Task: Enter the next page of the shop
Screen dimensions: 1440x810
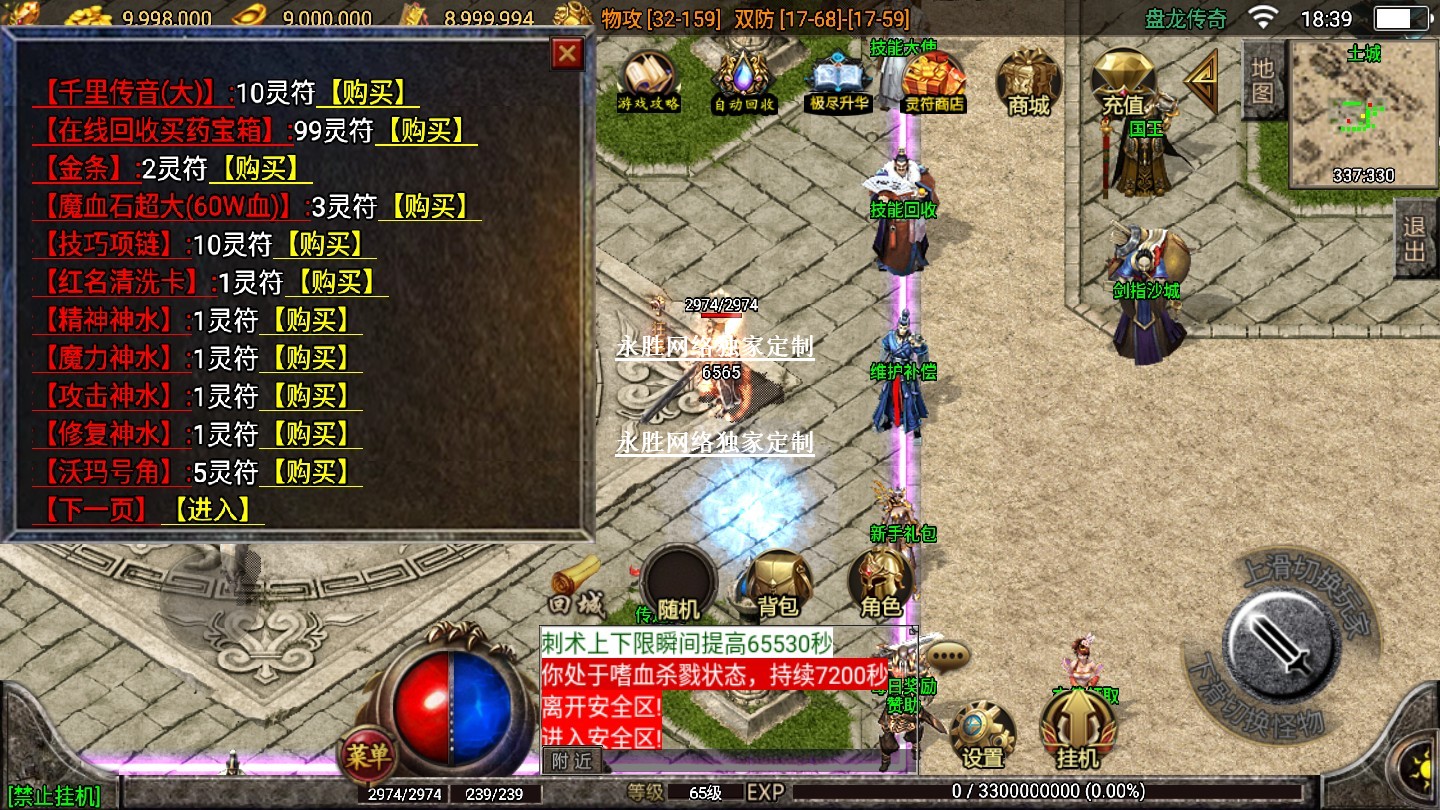Action: 211,510
